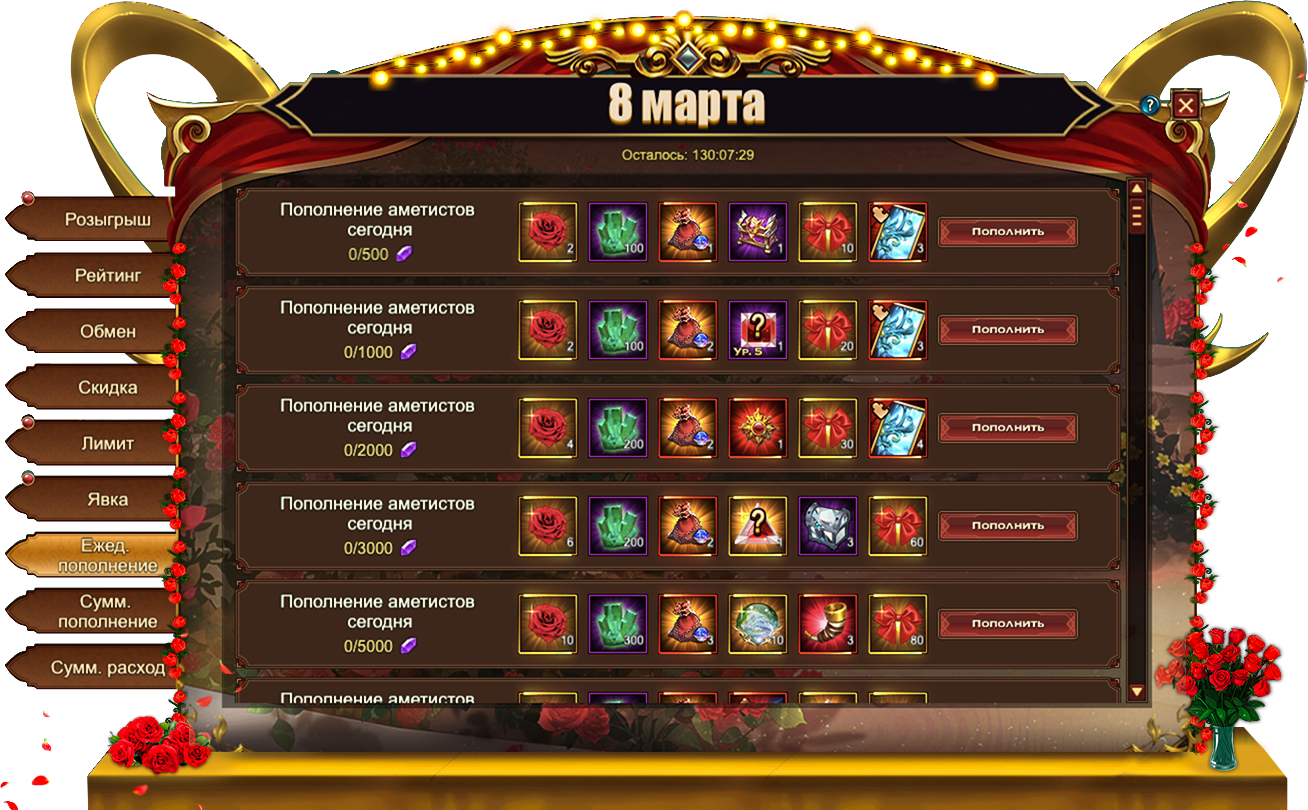
Task: Hit Пополнить for the 0/5000 reward
Action: [1008, 624]
